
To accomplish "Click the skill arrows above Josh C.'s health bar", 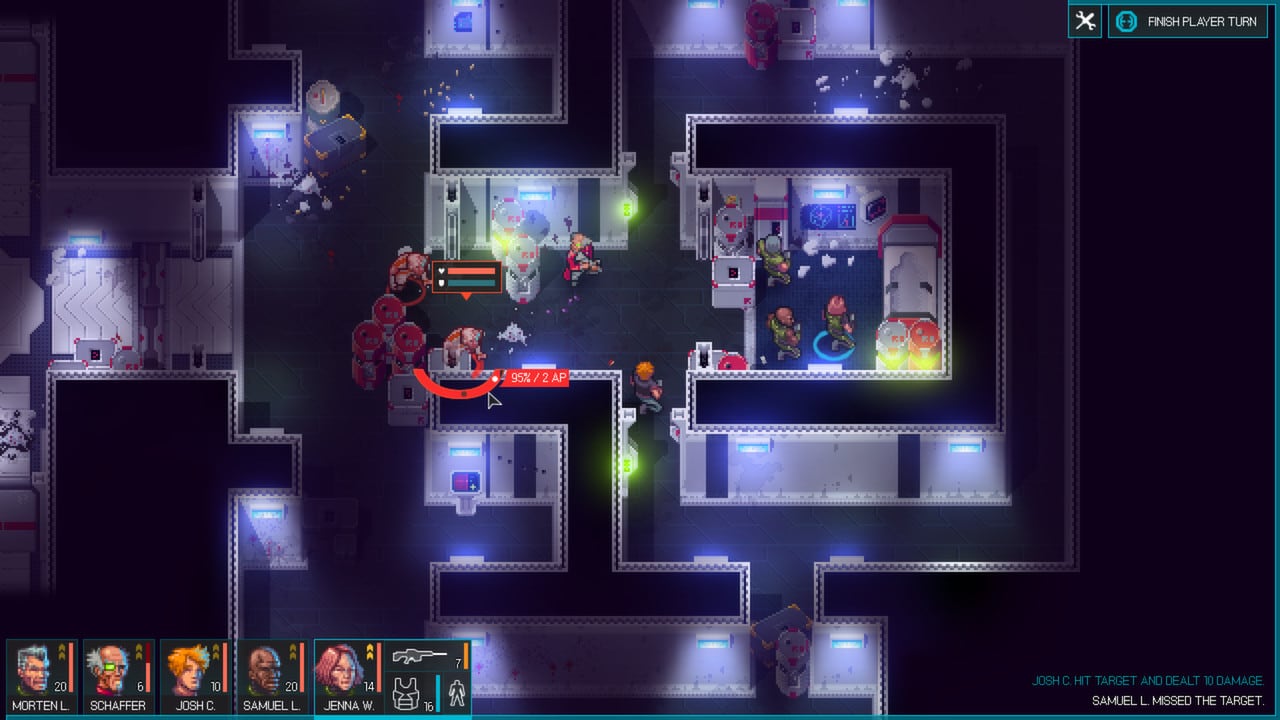I will pos(216,651).
